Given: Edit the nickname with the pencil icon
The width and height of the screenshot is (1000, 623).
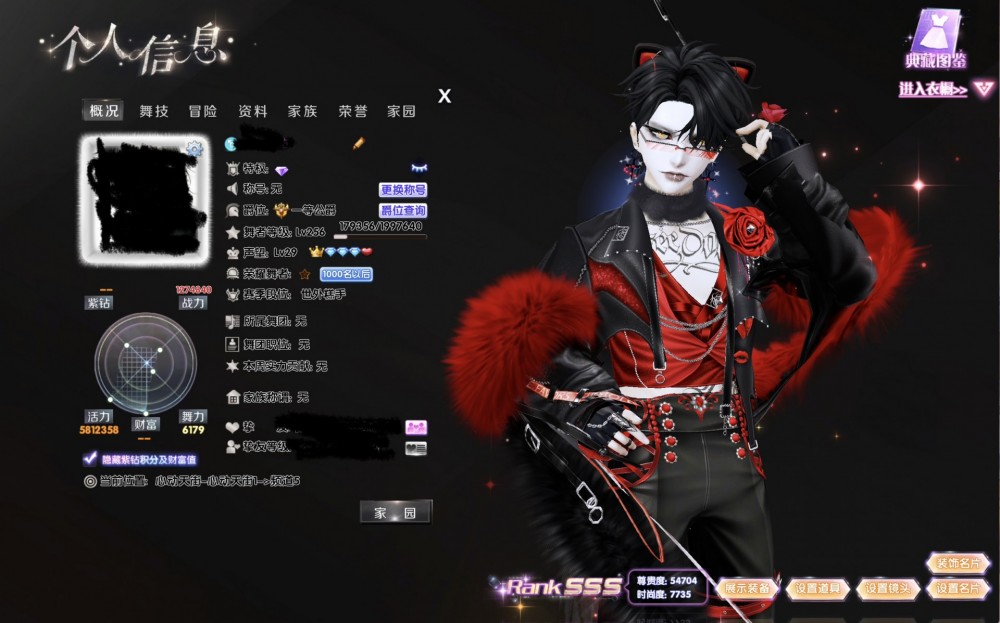Looking at the screenshot, I should [x=358, y=144].
